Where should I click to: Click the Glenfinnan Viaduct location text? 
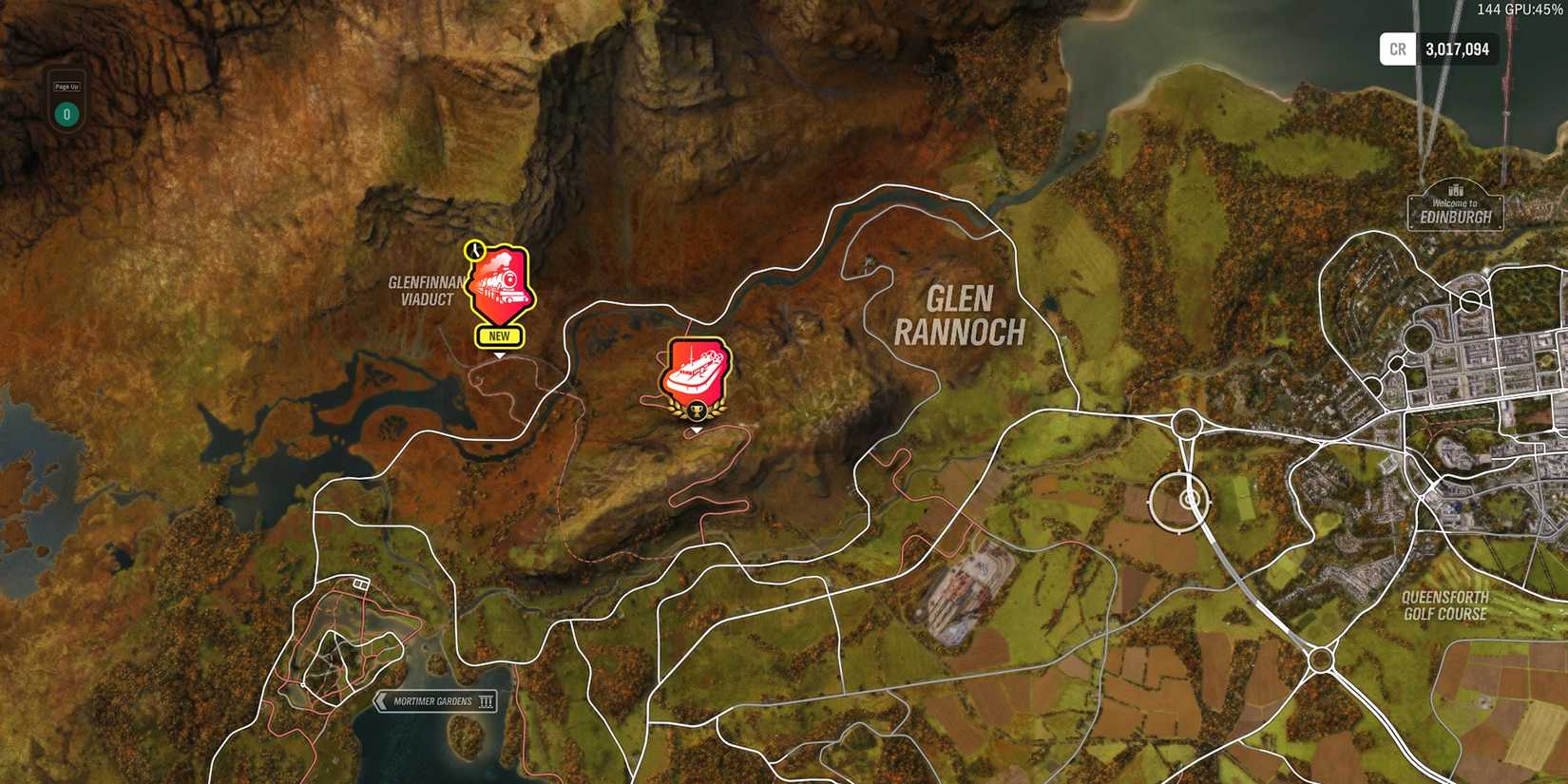pos(426,288)
